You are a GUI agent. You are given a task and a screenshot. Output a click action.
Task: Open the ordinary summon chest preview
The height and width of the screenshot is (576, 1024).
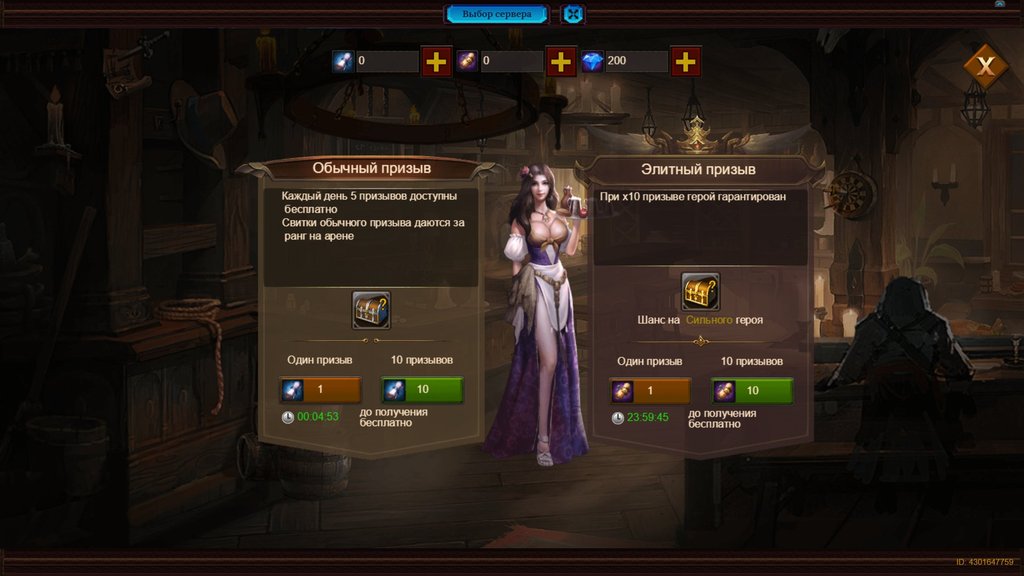coord(371,310)
